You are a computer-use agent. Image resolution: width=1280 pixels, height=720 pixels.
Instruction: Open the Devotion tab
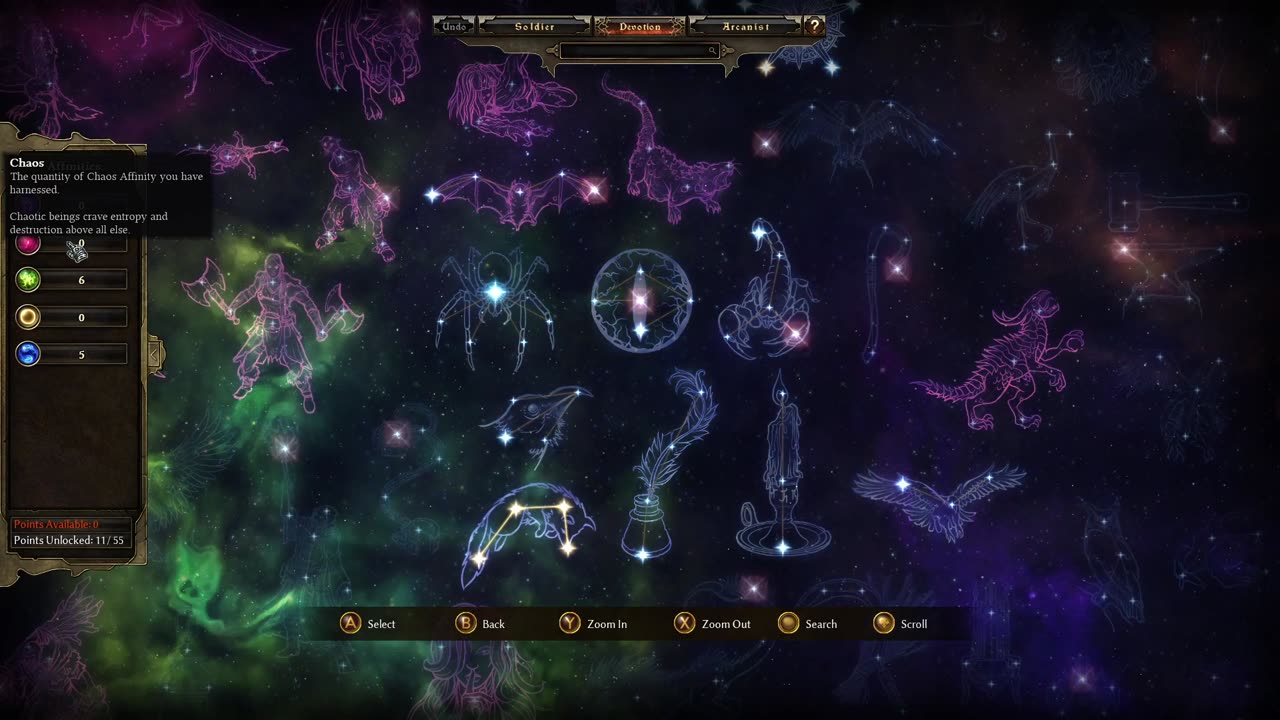639,27
